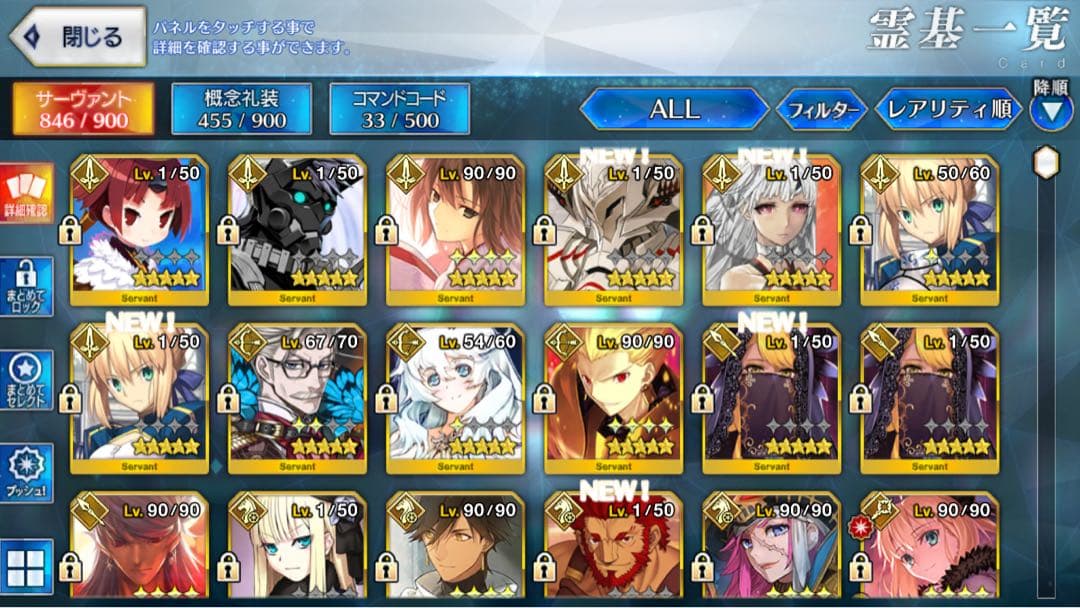This screenshot has height=608, width=1080.
Task: Toggle the 降順 sort order arrow
Action: click(1050, 110)
